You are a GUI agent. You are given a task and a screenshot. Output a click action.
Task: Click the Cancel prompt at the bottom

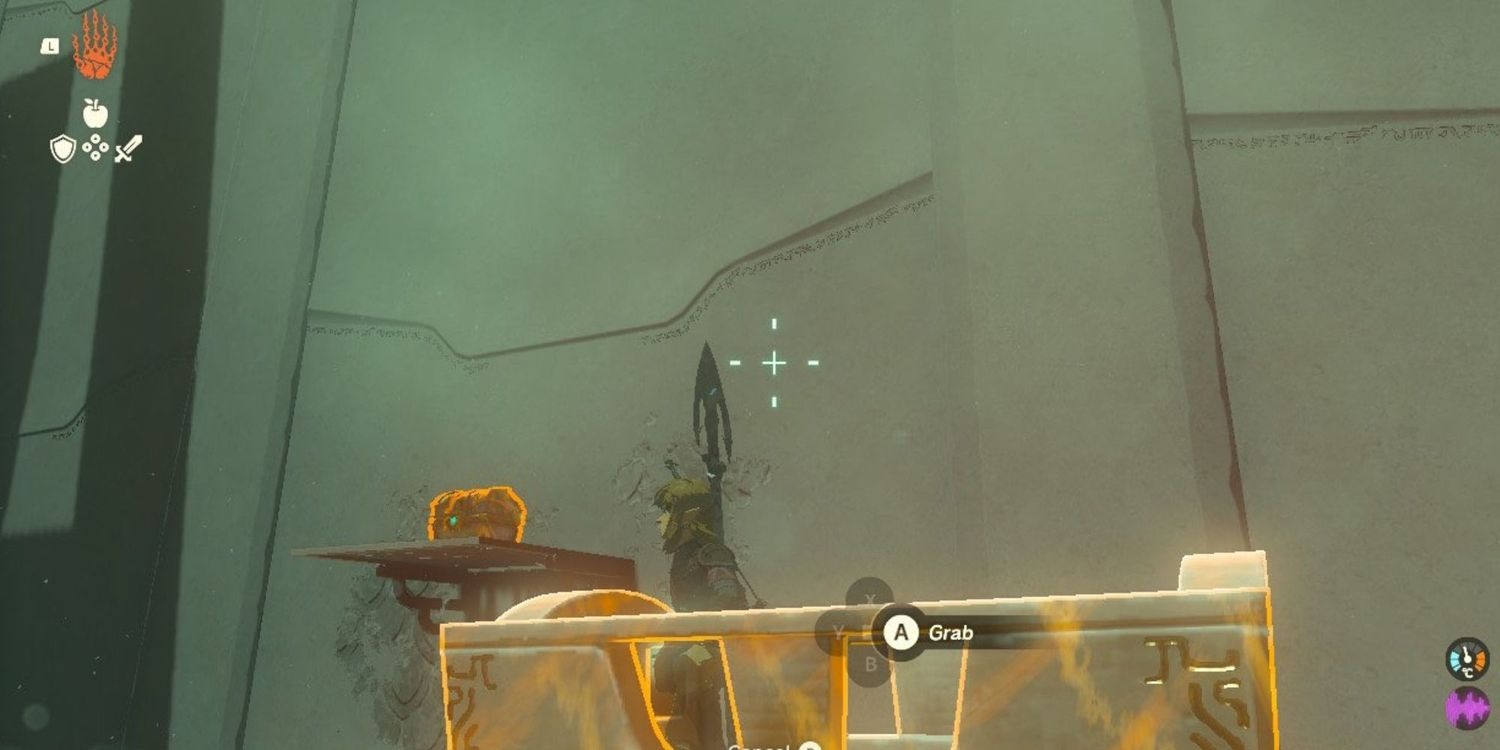tap(762, 745)
